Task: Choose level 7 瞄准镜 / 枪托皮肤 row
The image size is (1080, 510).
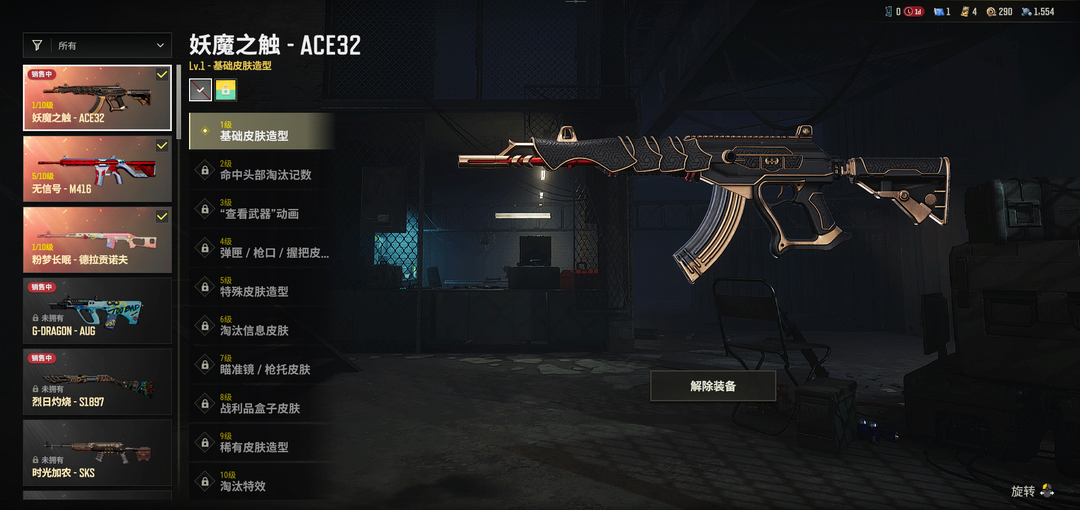Action: coord(261,365)
